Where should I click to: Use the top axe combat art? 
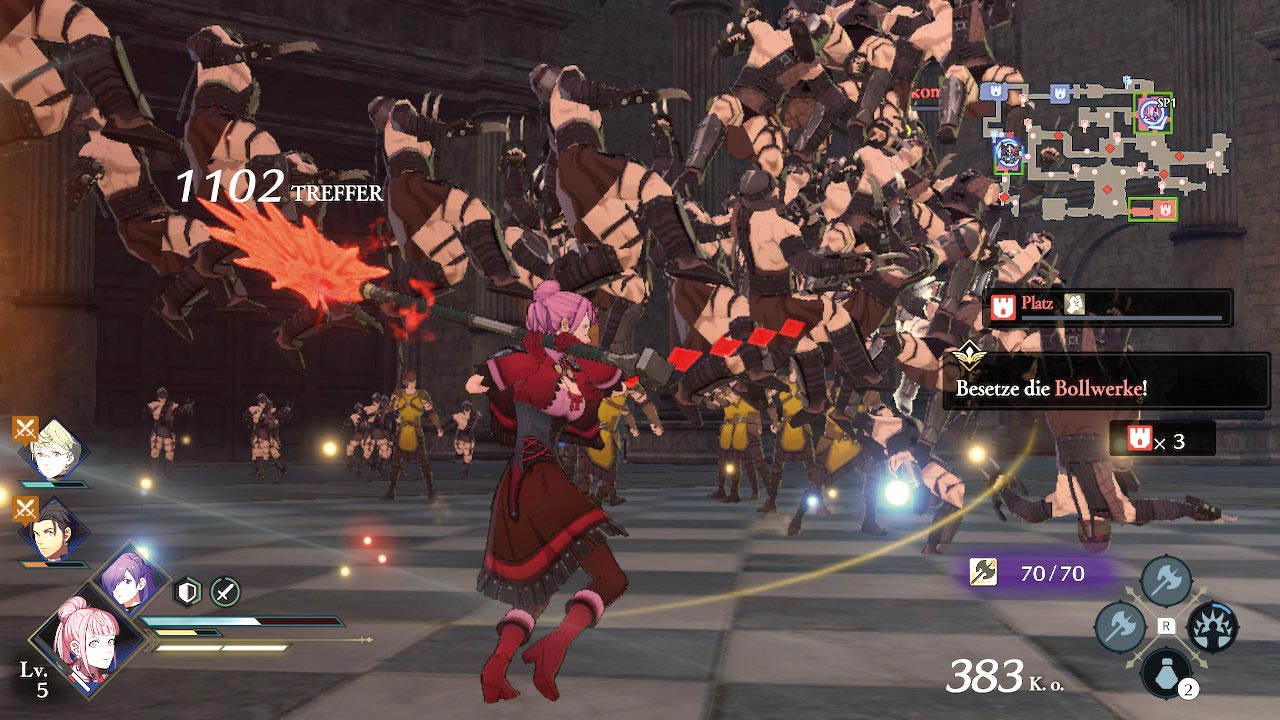(x=1166, y=578)
